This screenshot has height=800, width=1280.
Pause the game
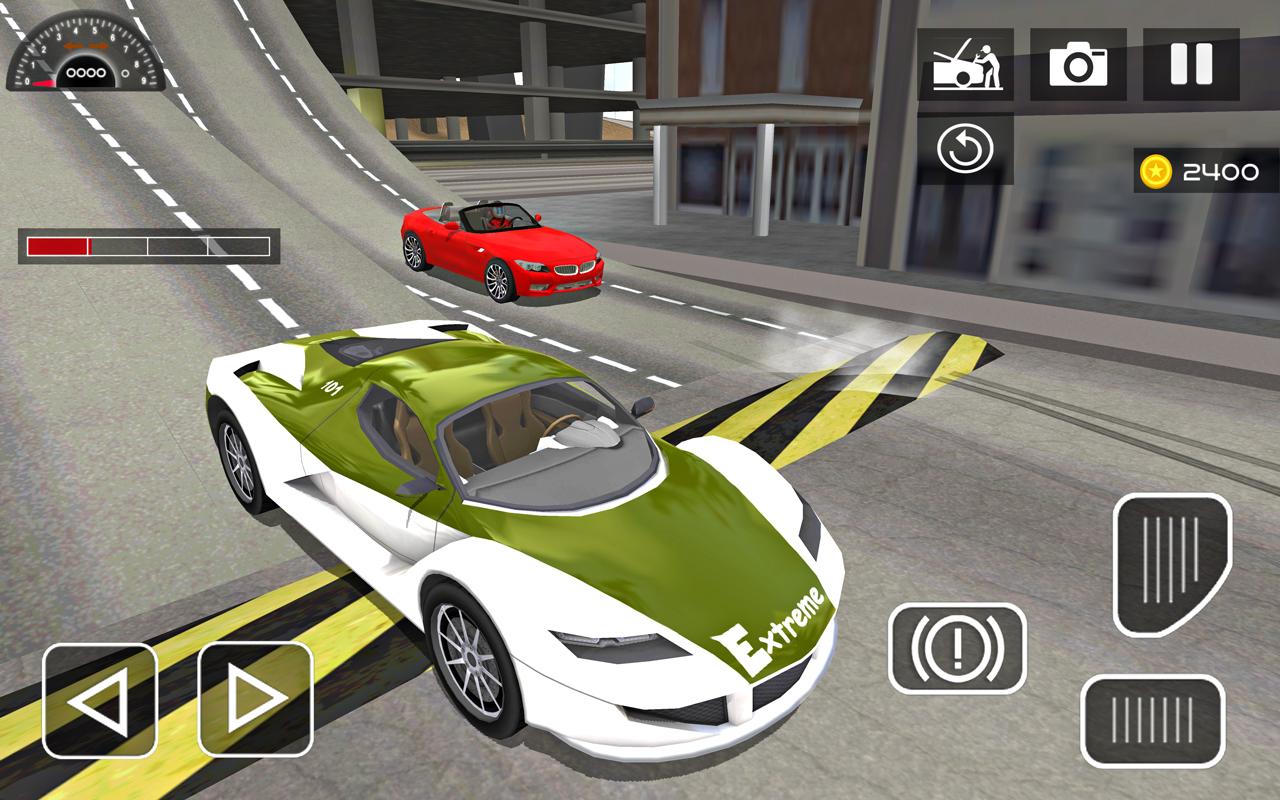1191,65
